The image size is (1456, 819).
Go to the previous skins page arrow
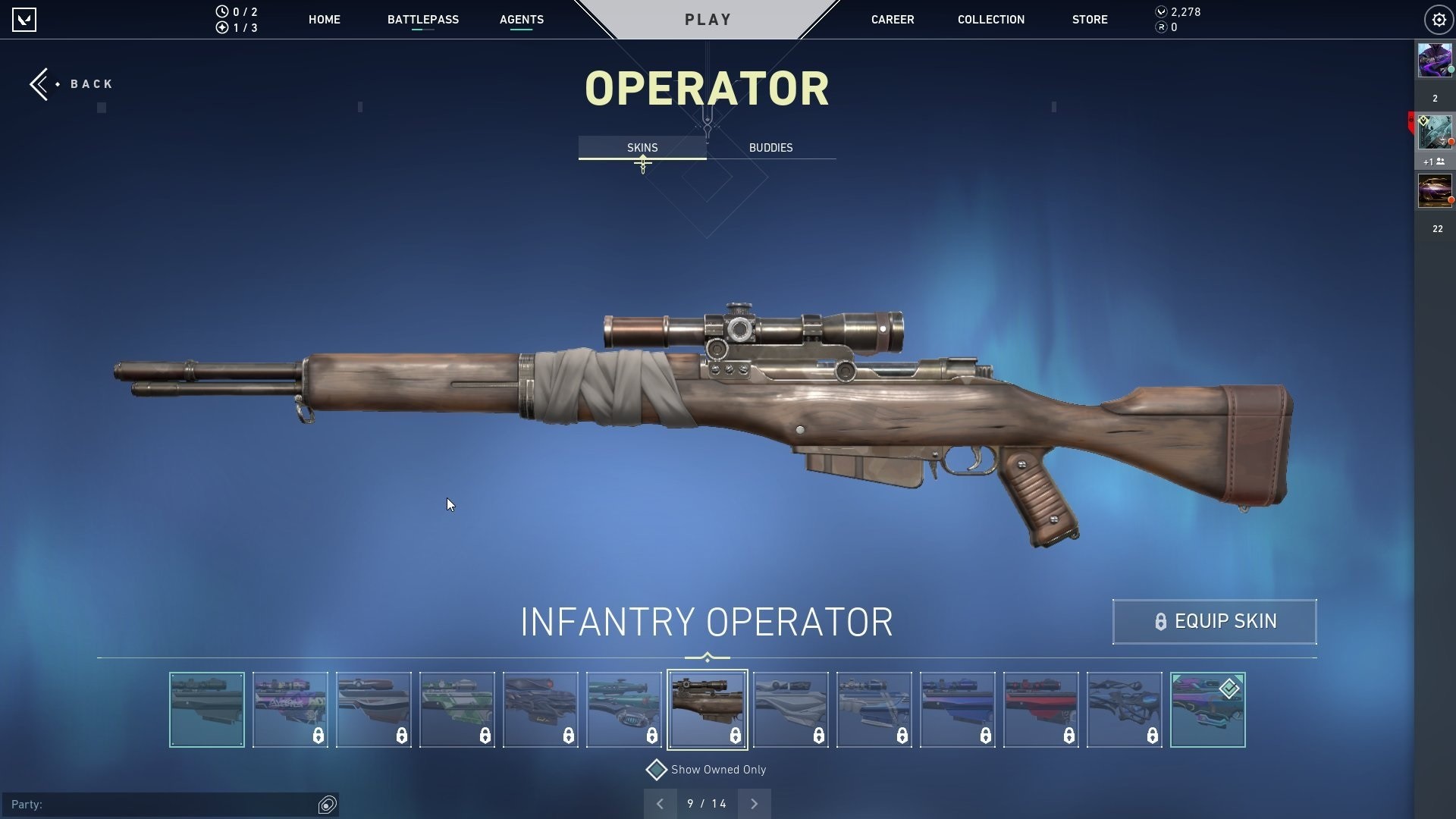pos(660,803)
